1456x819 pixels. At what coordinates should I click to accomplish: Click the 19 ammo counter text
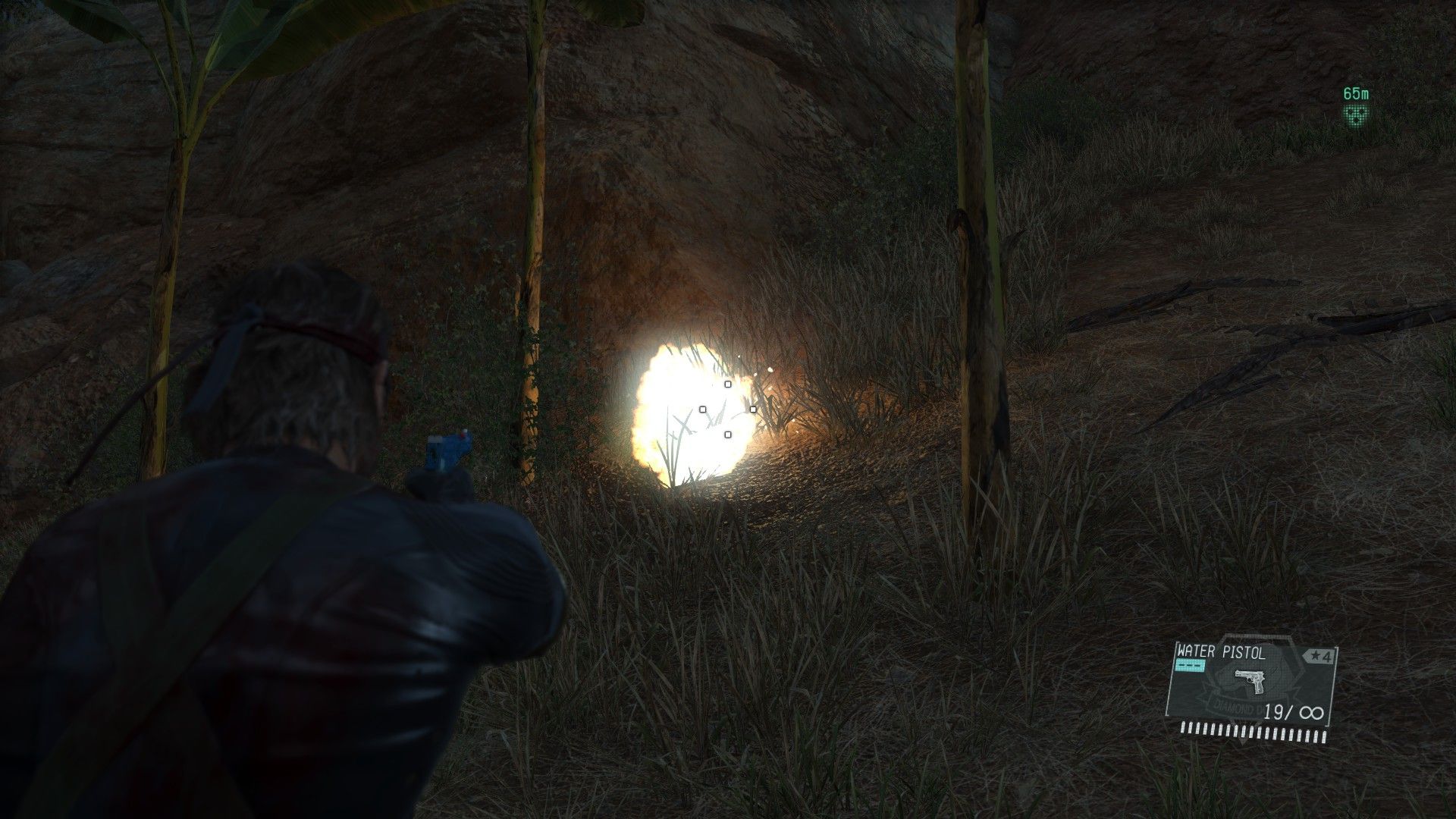(x=1274, y=711)
